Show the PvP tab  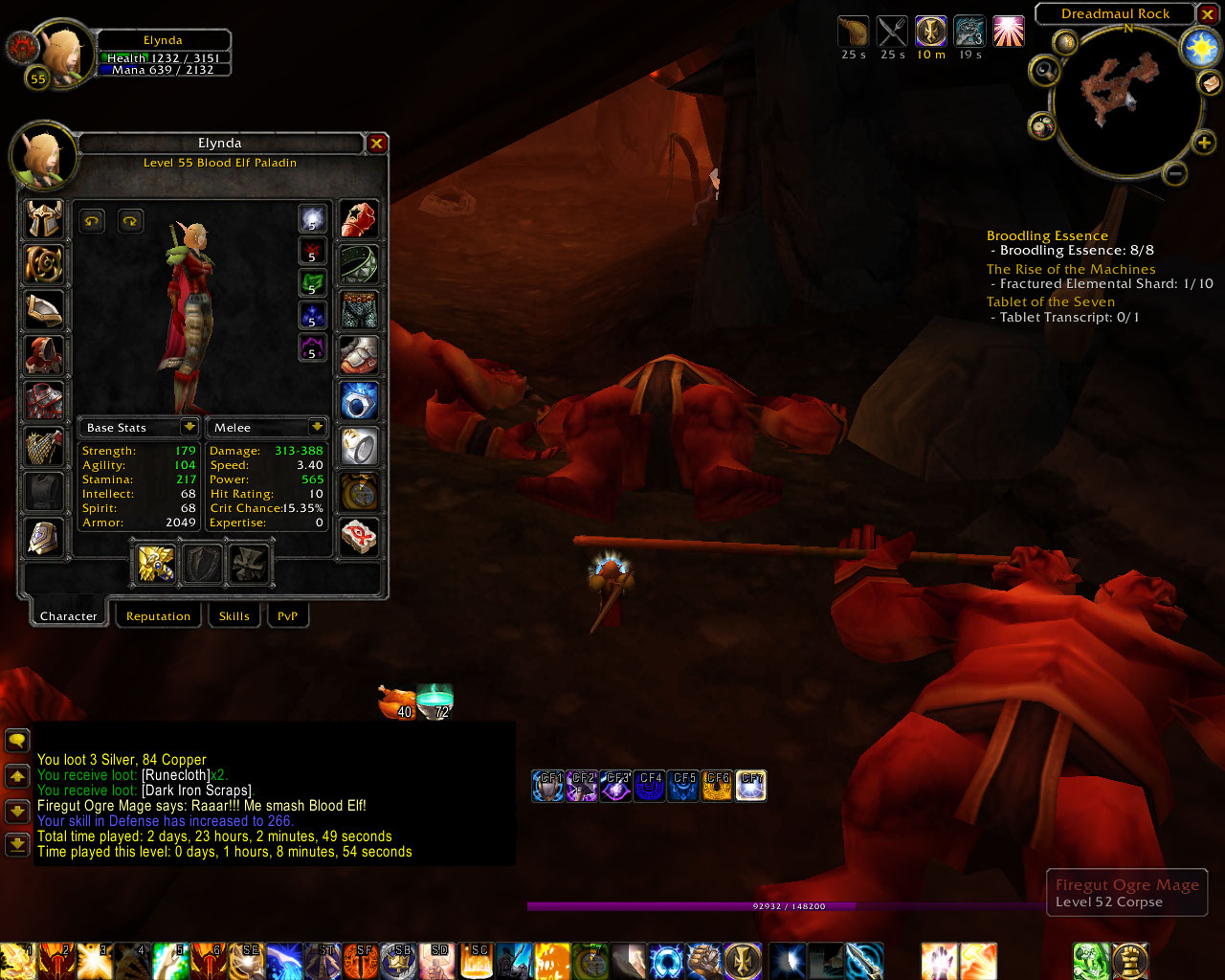[x=287, y=616]
